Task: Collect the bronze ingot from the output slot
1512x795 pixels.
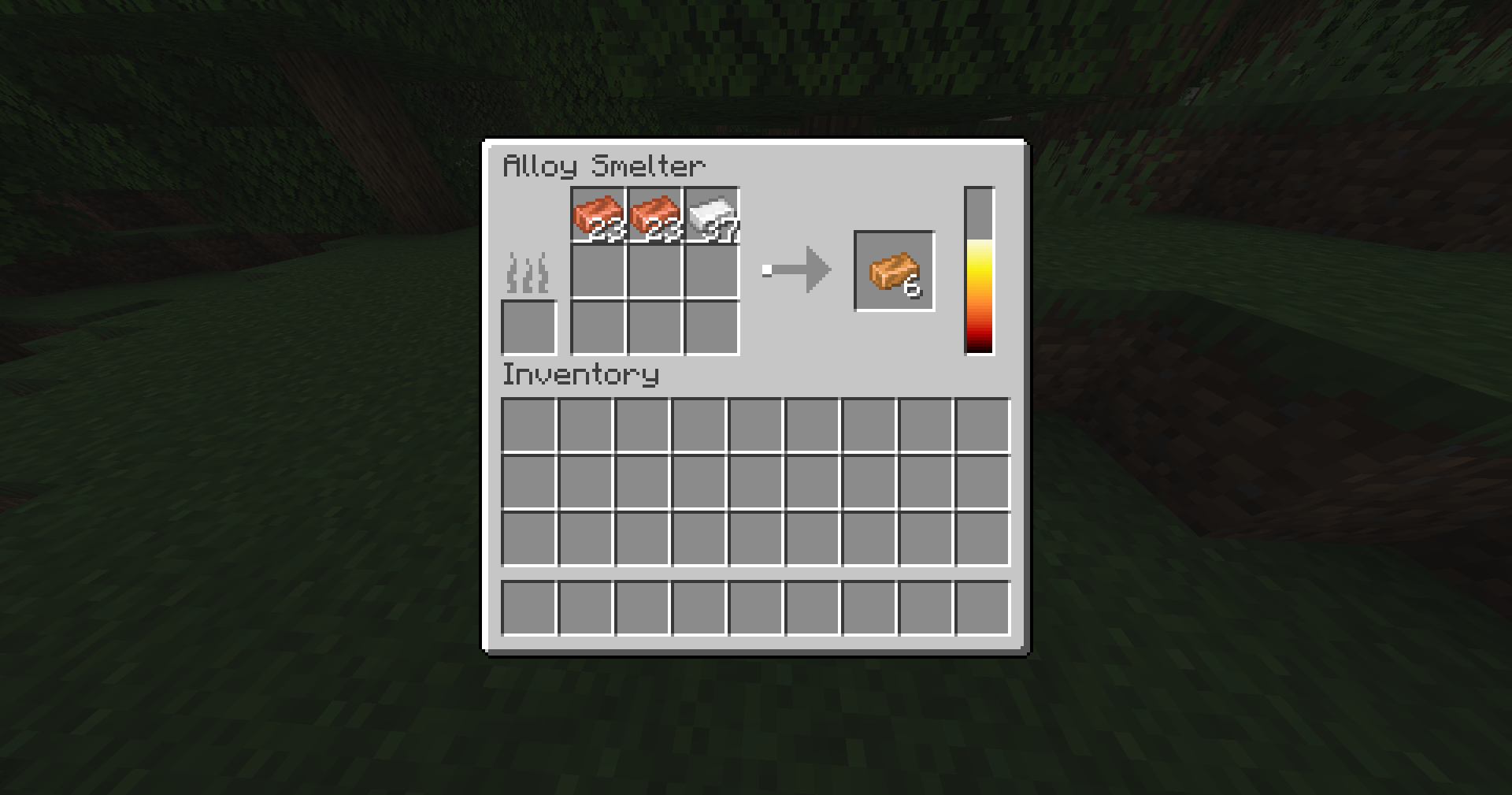Action: coord(894,271)
